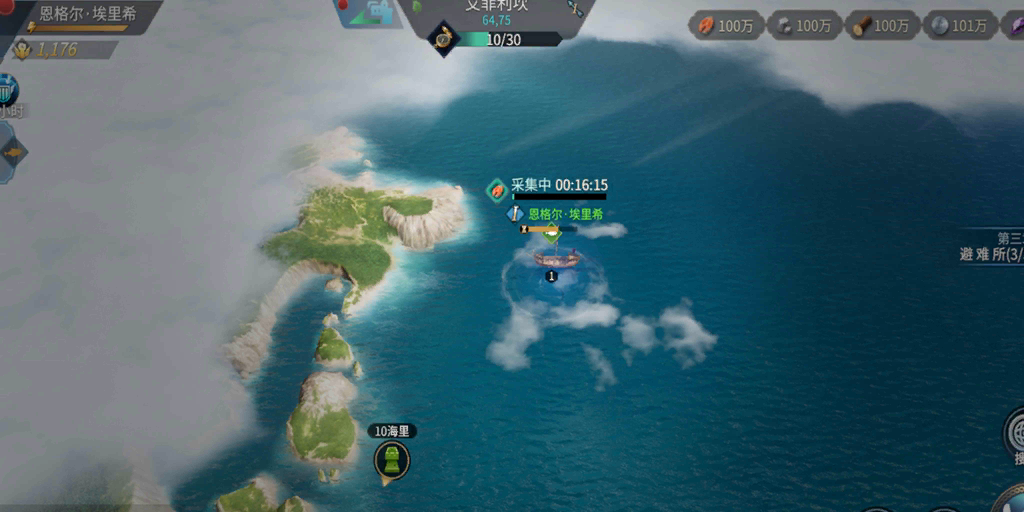Viewport: 1024px width, 512px height.
Task: Open the 采集中 gathering status indicator
Action: tap(548, 186)
